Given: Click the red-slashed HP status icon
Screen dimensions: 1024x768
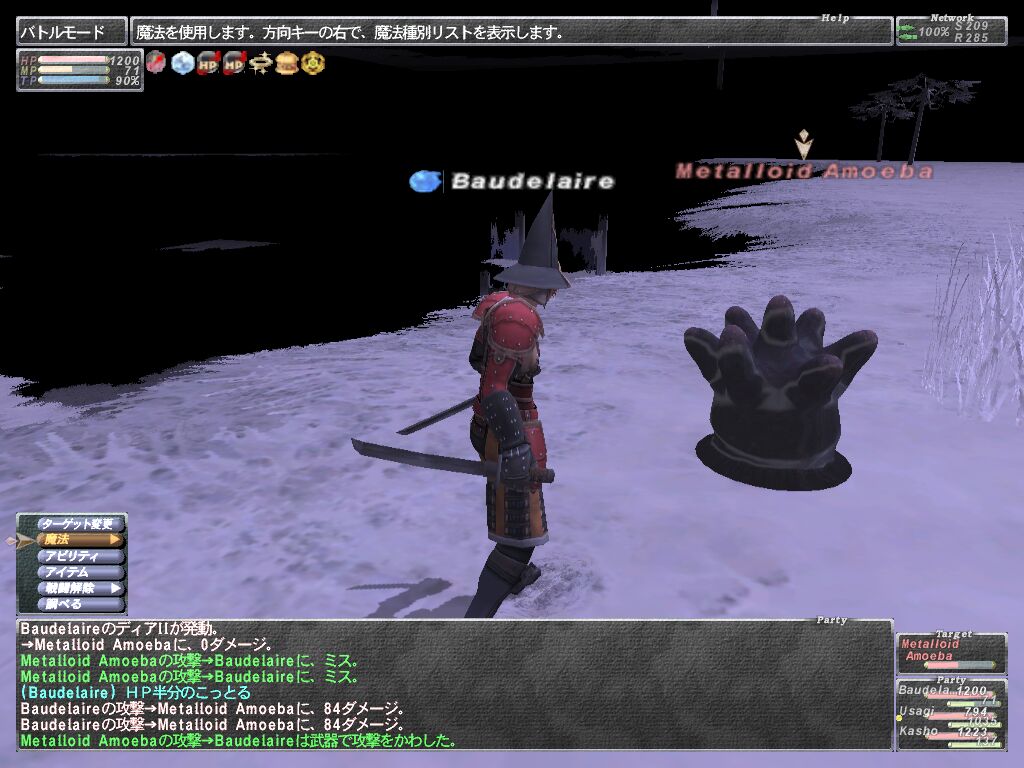Looking at the screenshot, I should (208, 63).
